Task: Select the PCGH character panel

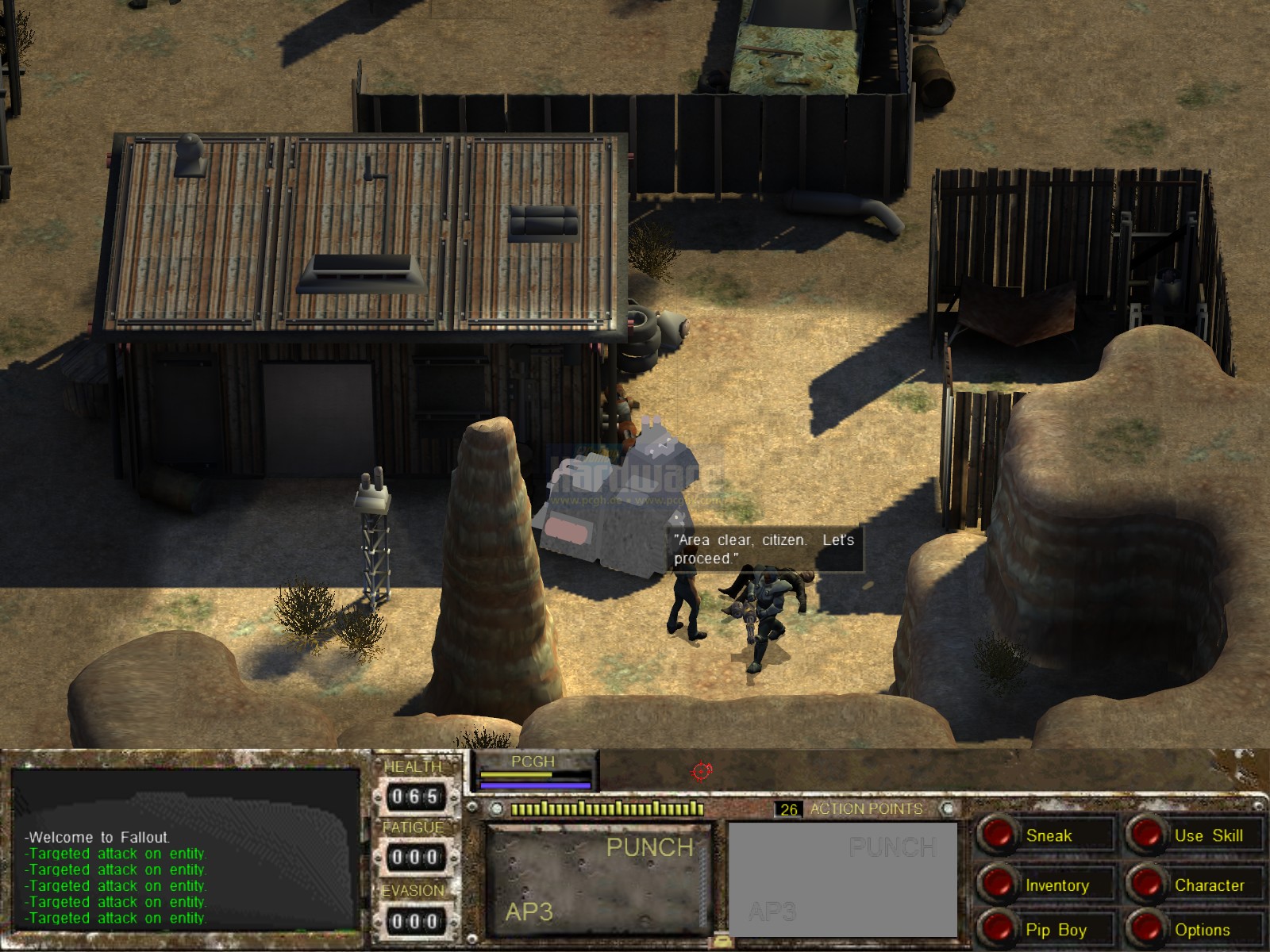Action: 533,772
